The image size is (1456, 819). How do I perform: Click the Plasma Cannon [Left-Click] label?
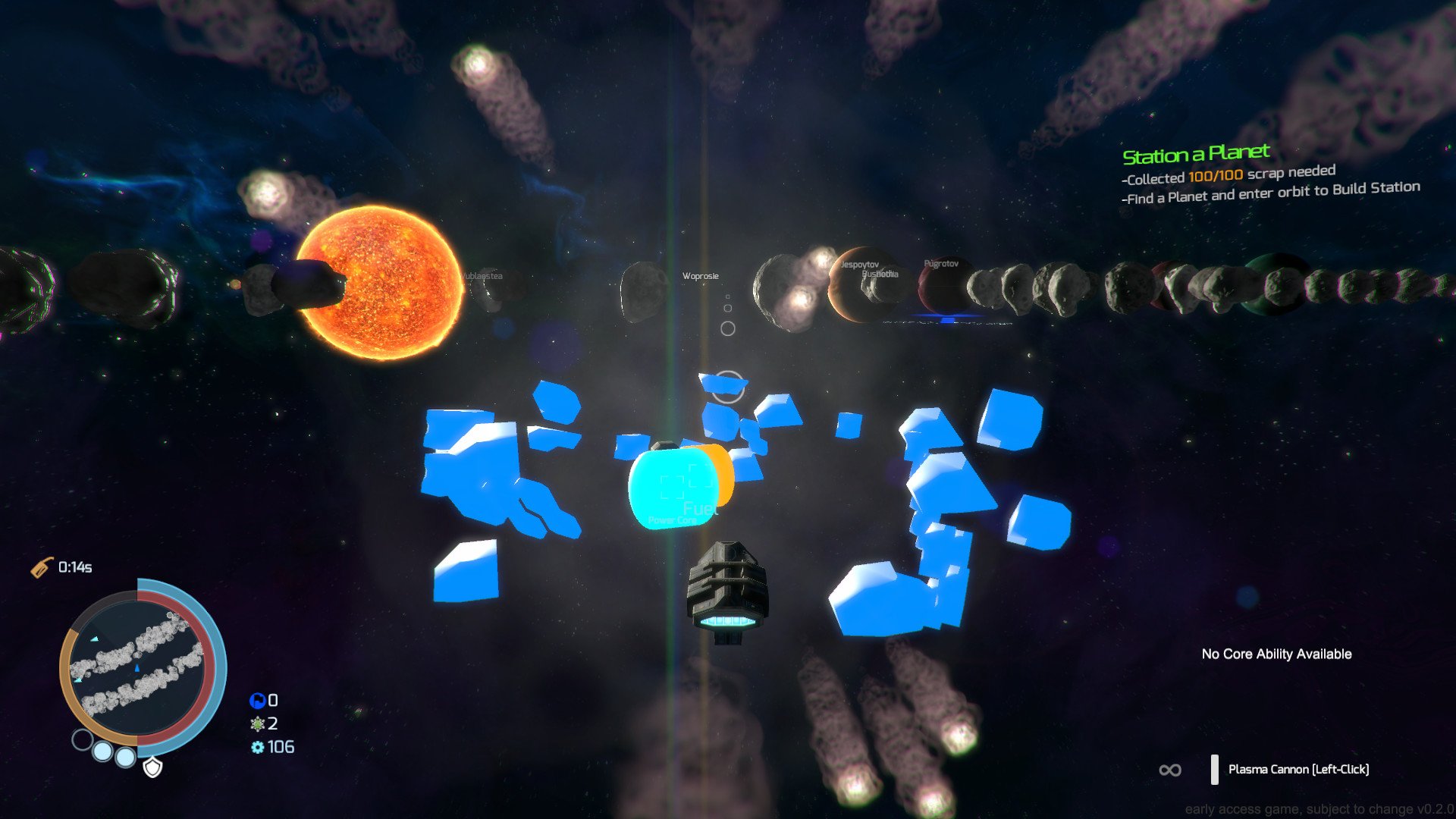point(1300,769)
